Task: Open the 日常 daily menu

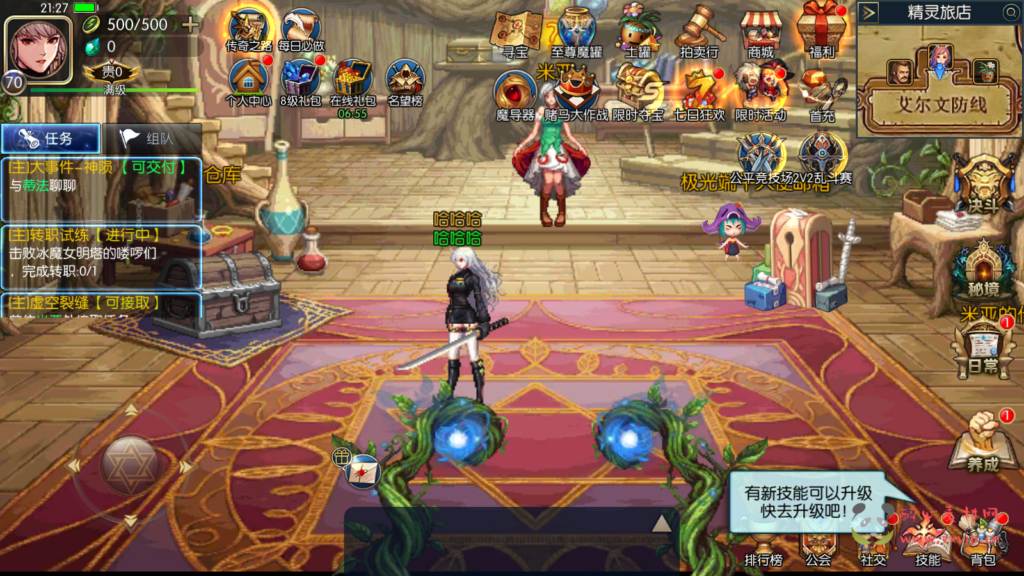Action: 982,349
